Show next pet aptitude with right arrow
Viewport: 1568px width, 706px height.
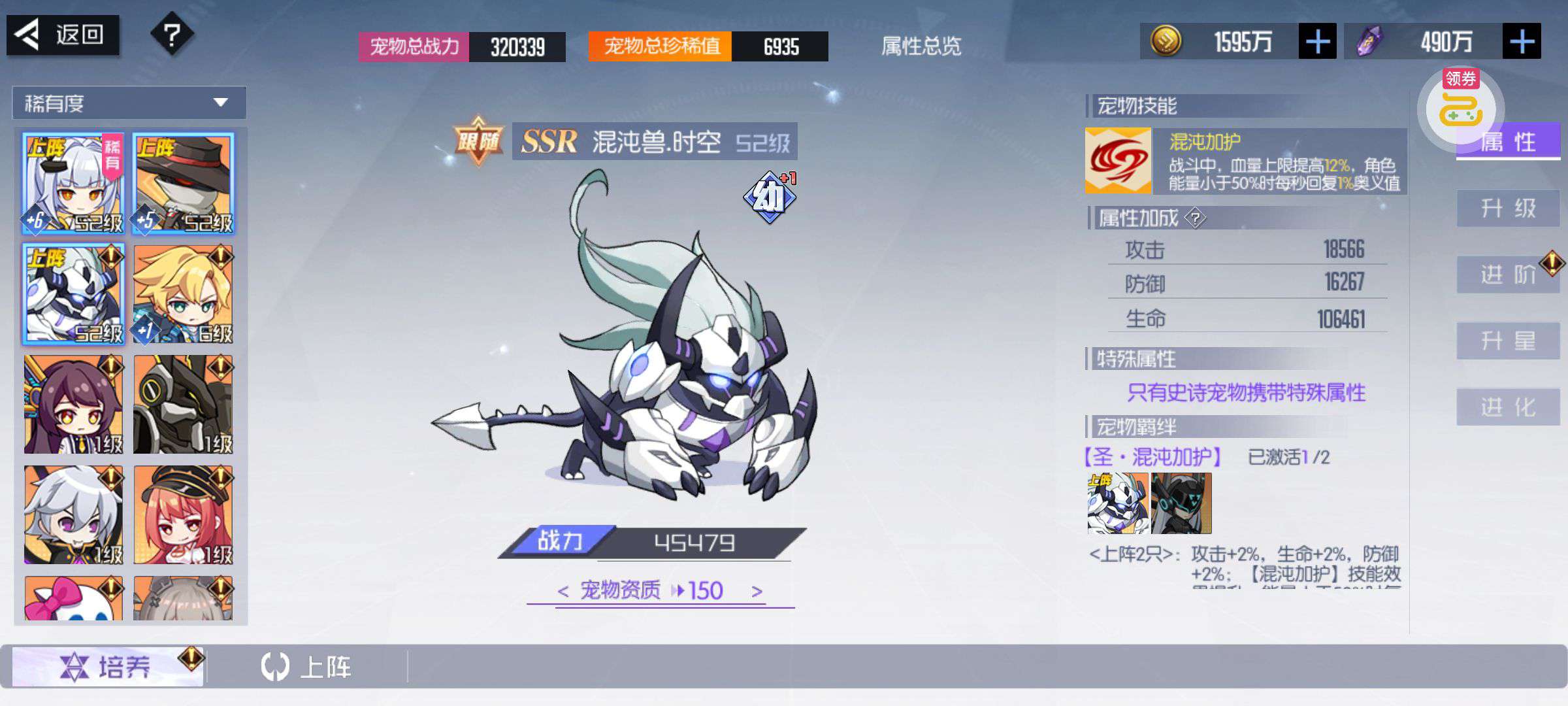[x=757, y=592]
